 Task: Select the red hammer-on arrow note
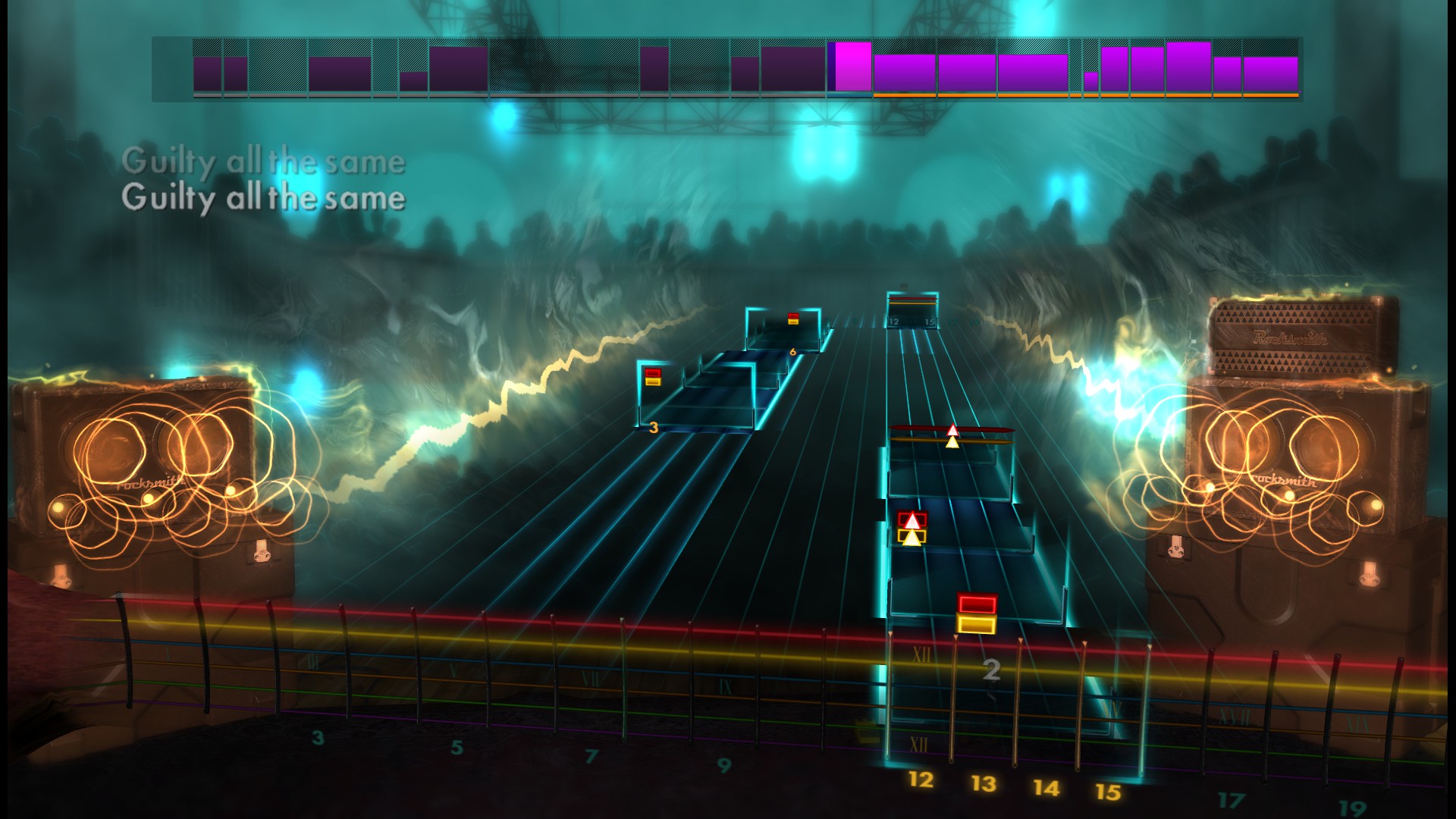912,519
